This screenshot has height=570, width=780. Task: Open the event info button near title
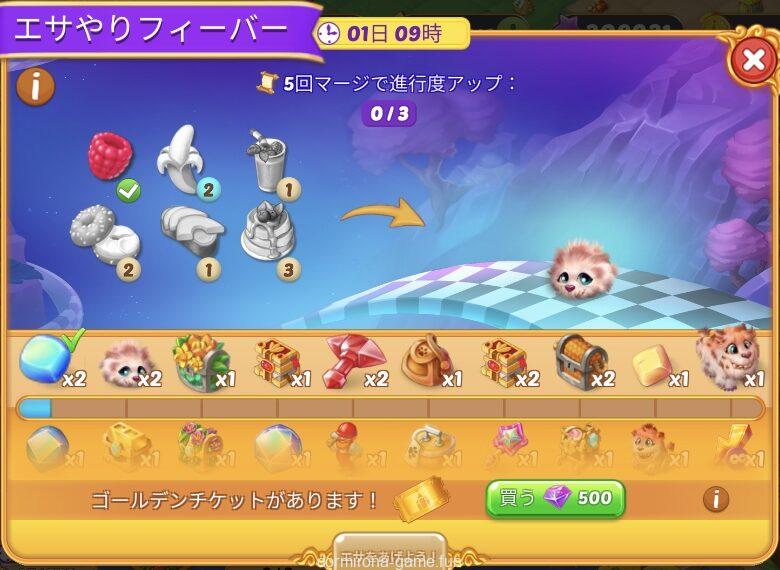point(35,86)
